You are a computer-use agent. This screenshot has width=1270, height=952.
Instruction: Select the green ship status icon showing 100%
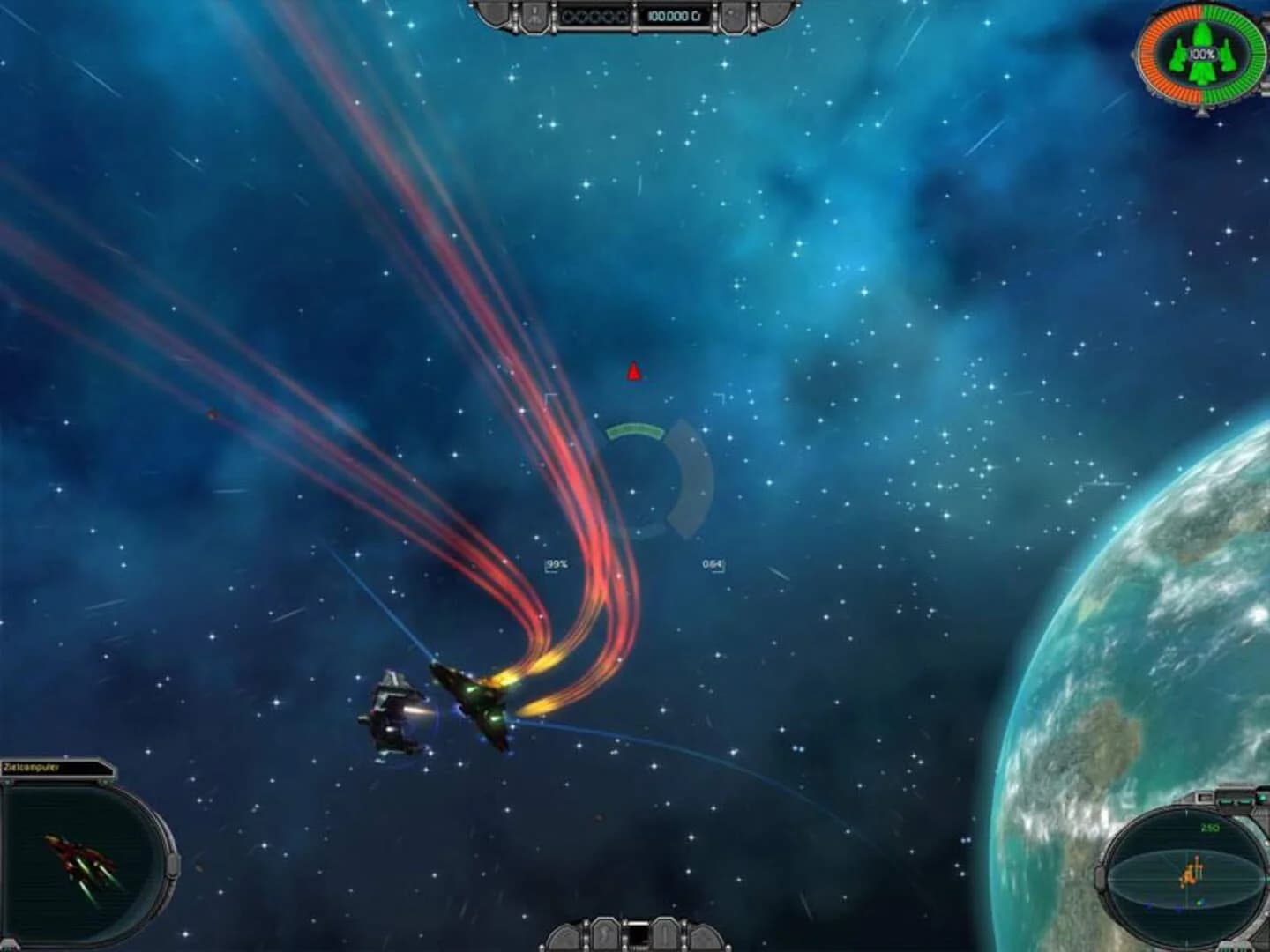pyautogui.click(x=1201, y=55)
